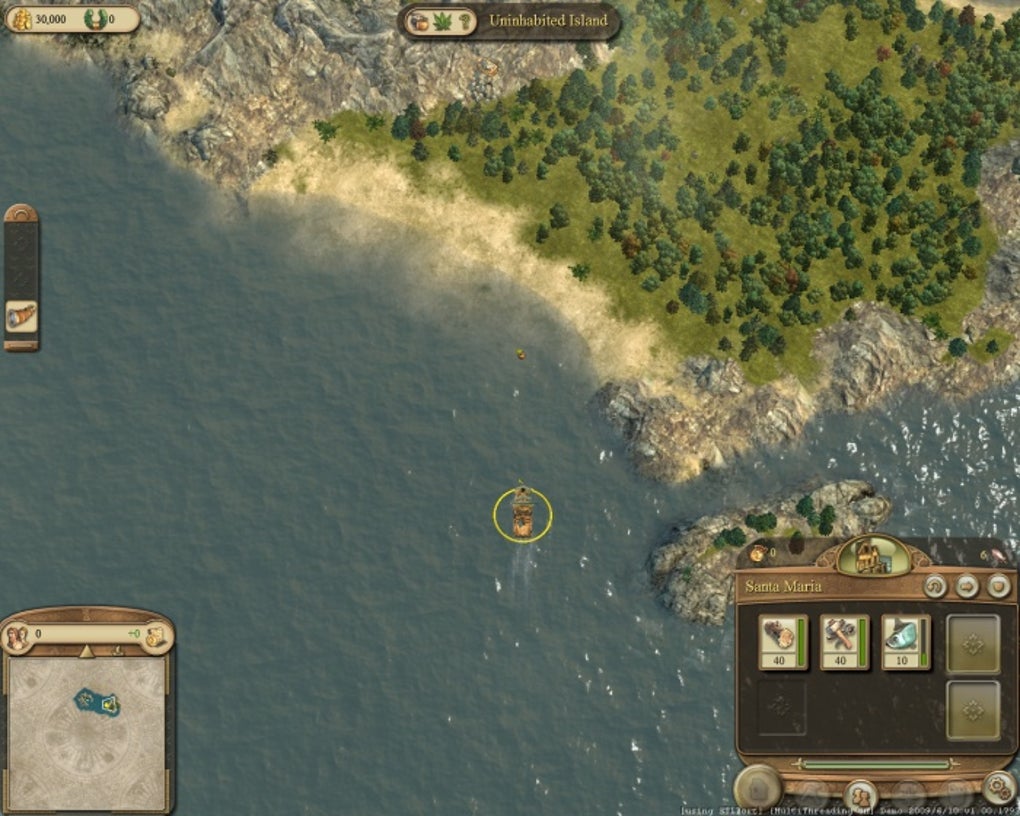Select the fish cargo slot with 10 units
This screenshot has height=816, width=1020.
[x=904, y=641]
